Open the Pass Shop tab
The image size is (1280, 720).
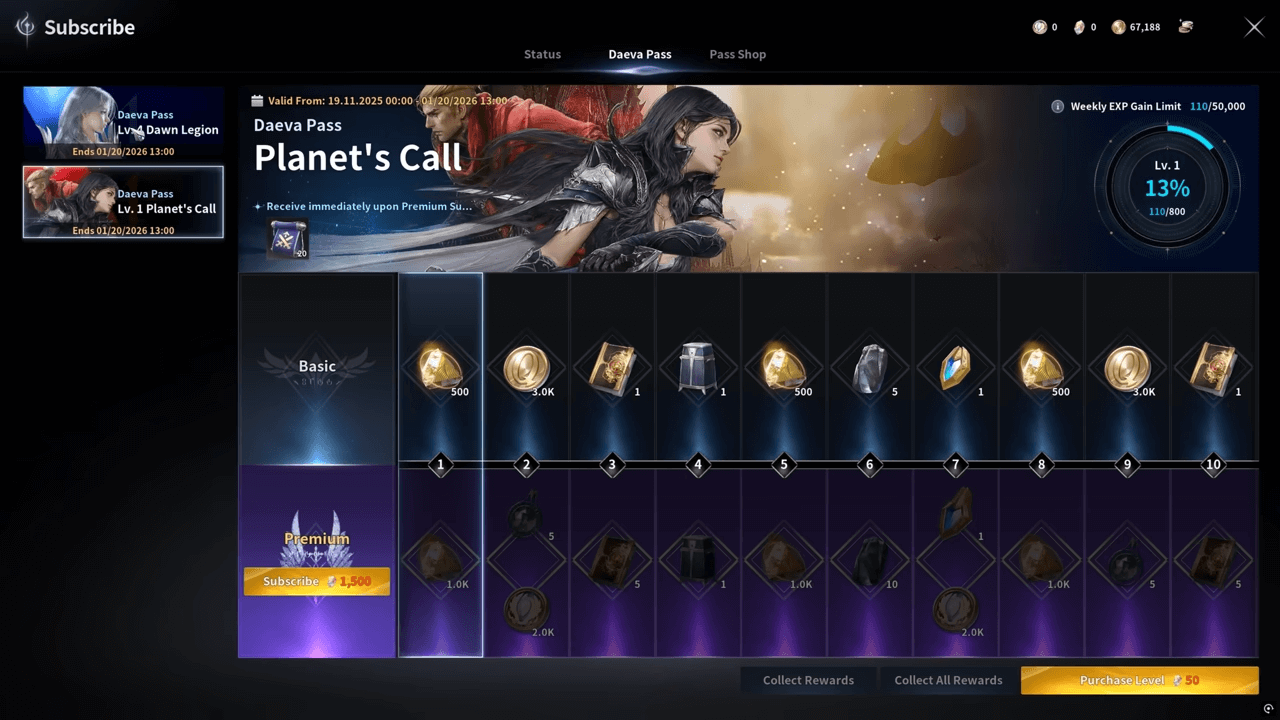pos(737,54)
